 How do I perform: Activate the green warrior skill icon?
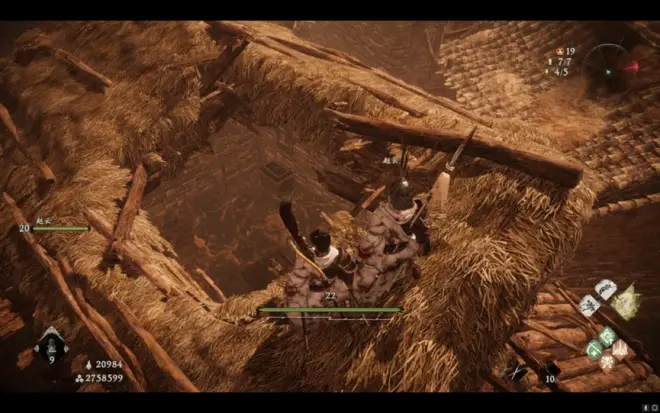point(607,336)
